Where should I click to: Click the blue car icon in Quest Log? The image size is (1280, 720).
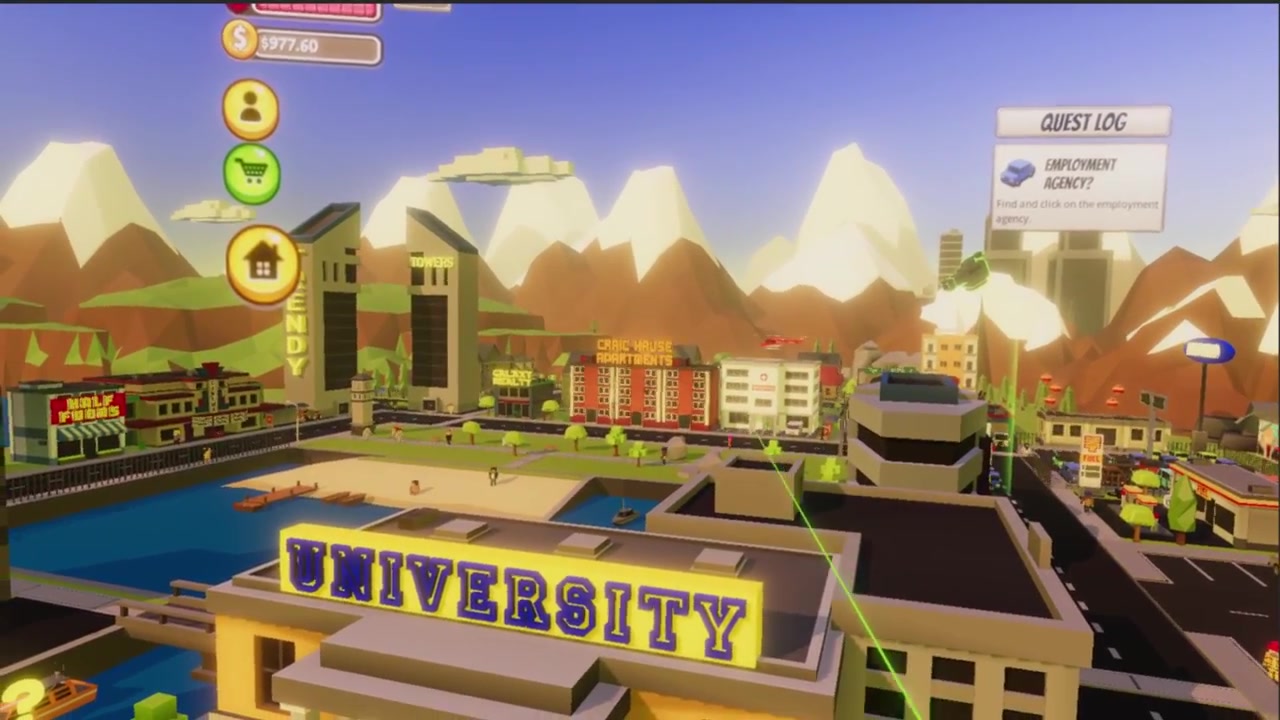(x=1018, y=173)
